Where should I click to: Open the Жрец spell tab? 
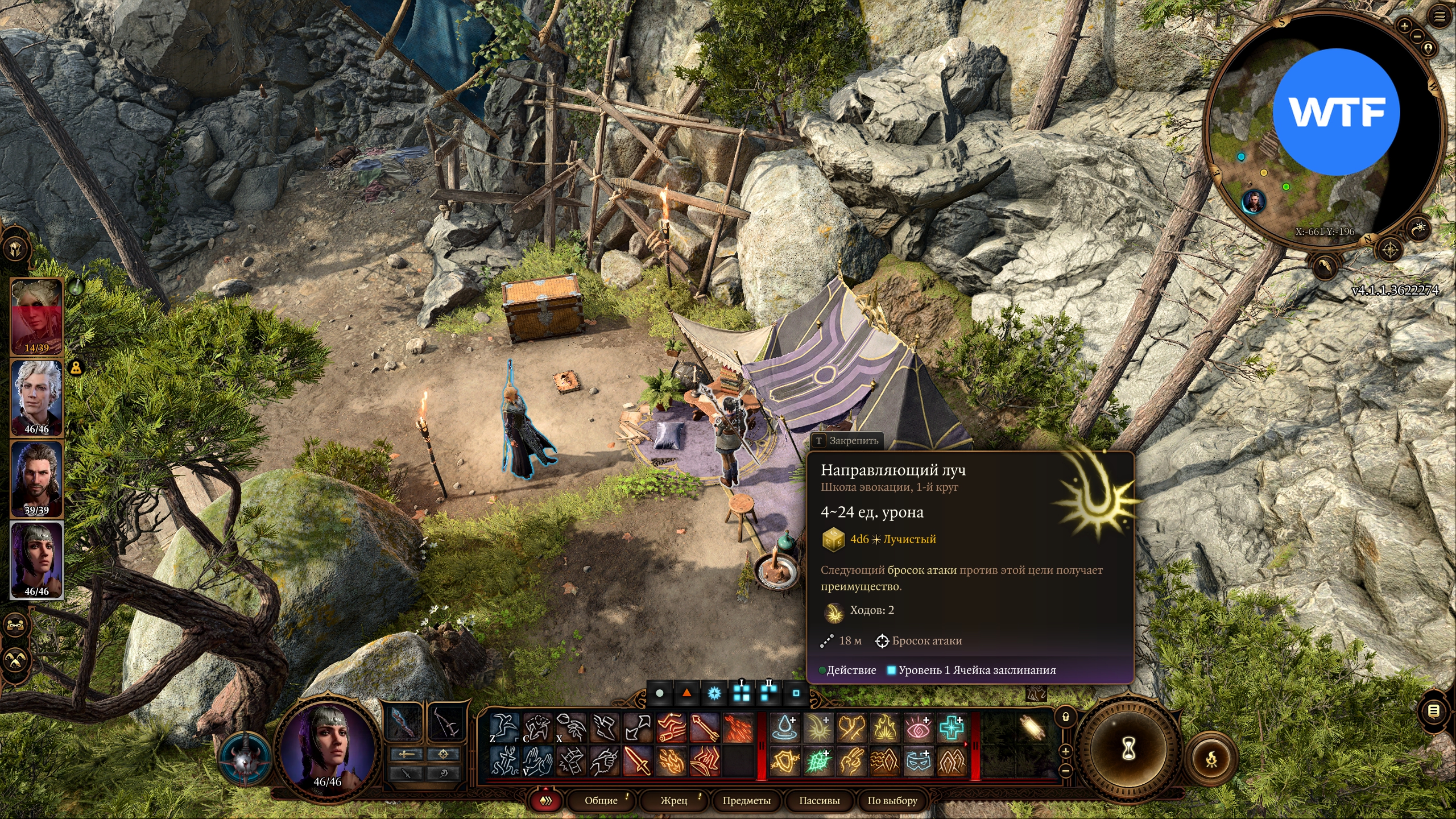point(674,800)
